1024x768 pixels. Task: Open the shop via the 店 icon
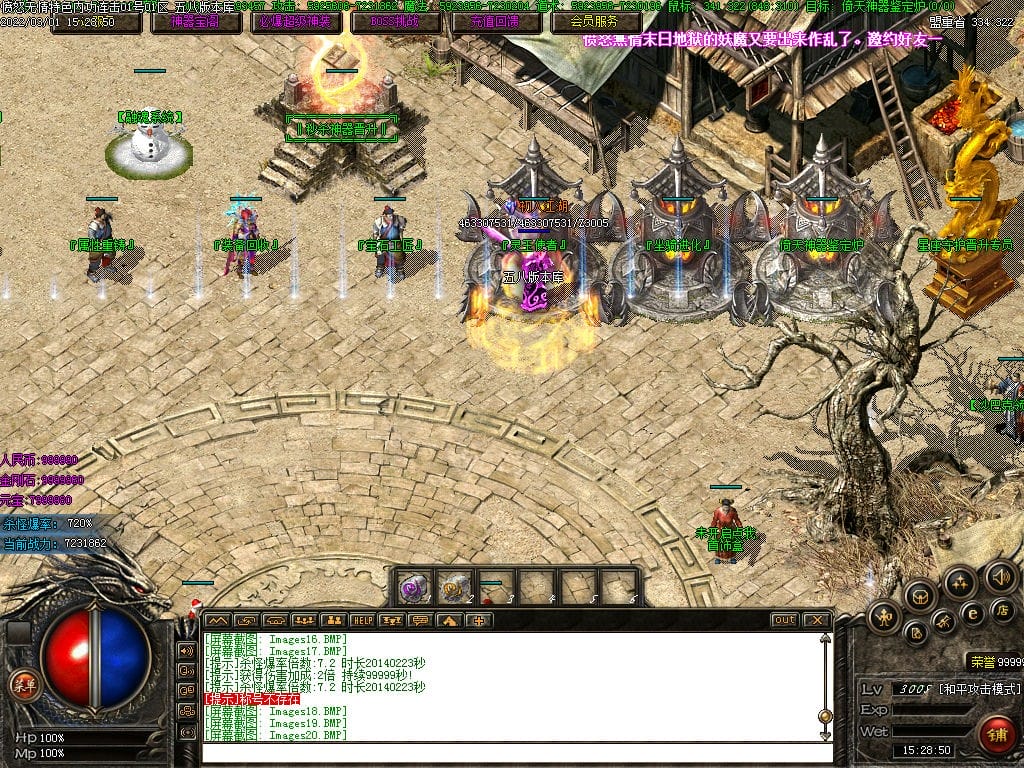point(1001,609)
